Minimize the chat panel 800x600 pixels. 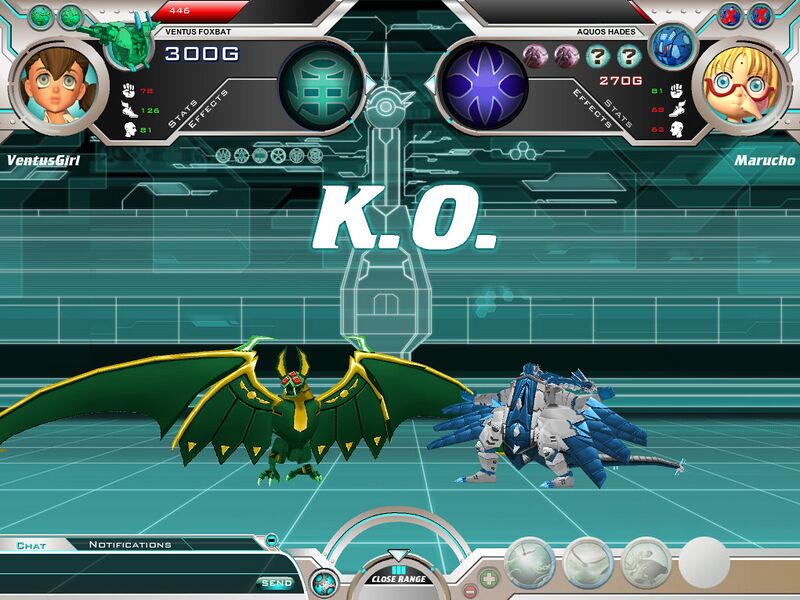click(272, 540)
